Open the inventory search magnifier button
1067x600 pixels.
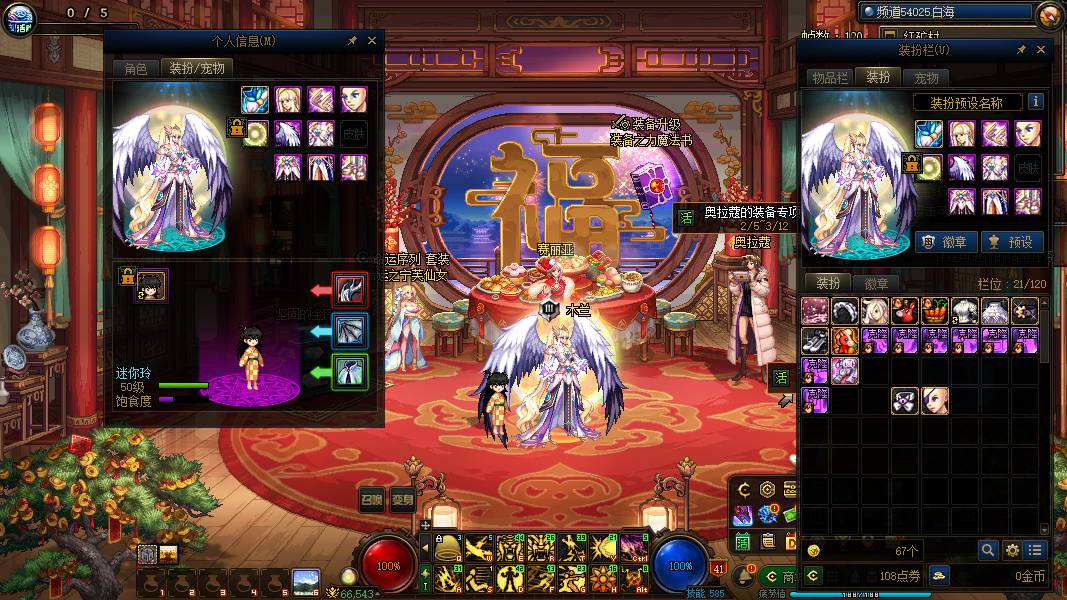coord(987,550)
